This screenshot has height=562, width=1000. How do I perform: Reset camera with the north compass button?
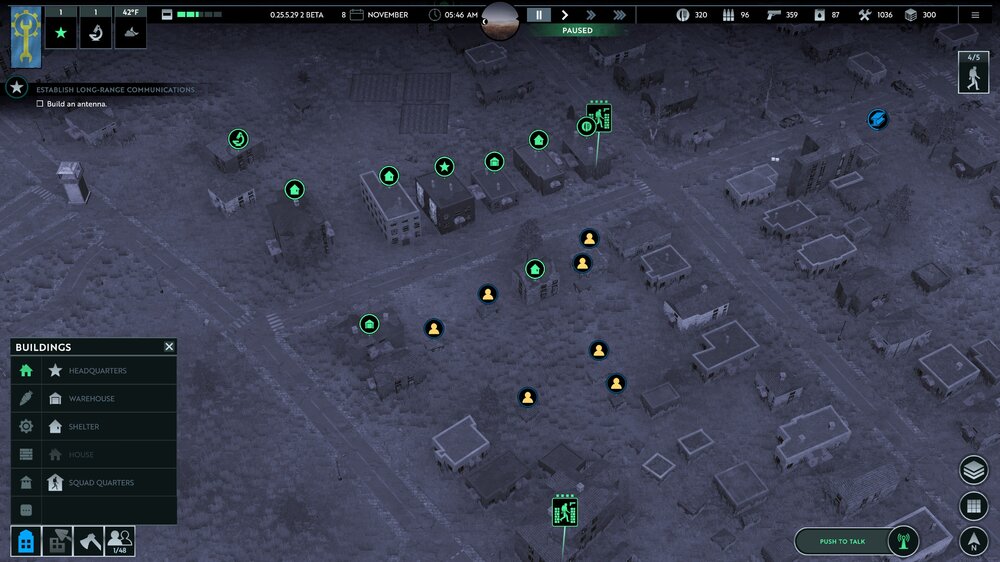[x=973, y=542]
